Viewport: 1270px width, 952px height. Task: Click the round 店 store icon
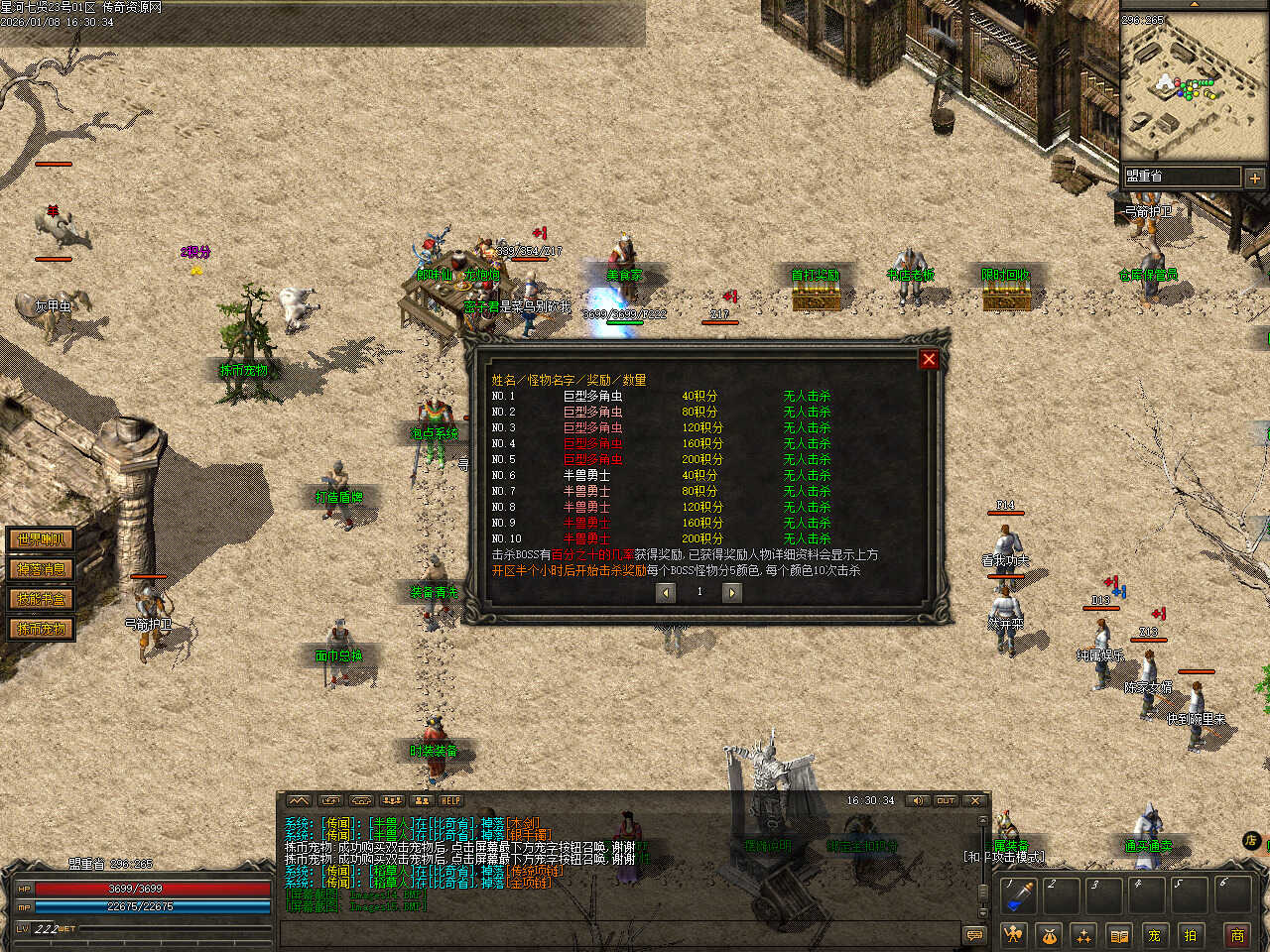1252,841
